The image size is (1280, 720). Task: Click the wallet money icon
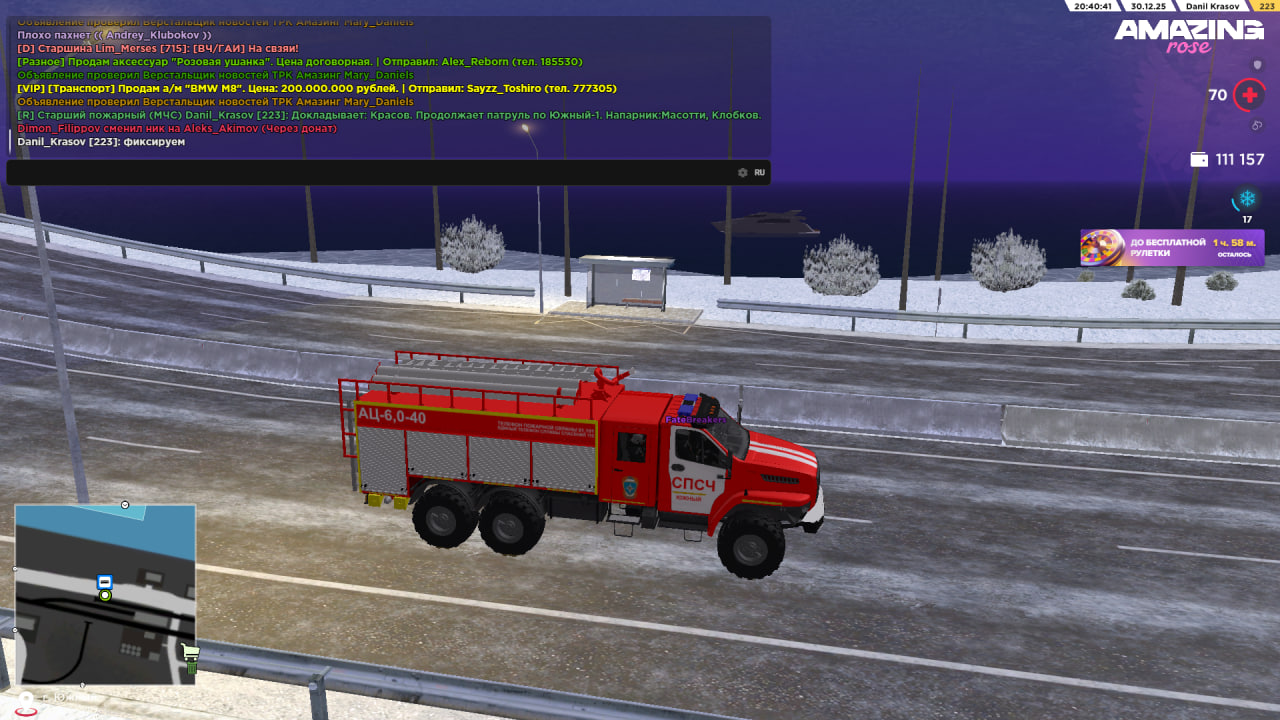(1199, 159)
